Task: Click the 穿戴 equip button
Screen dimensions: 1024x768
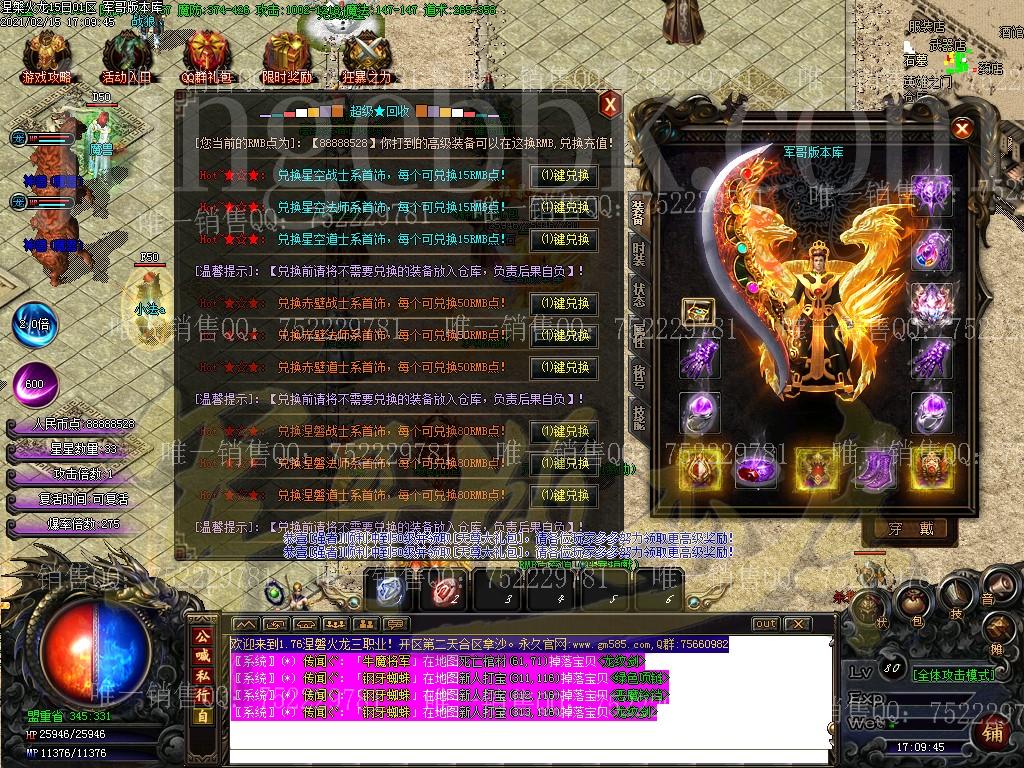Action: (910, 529)
